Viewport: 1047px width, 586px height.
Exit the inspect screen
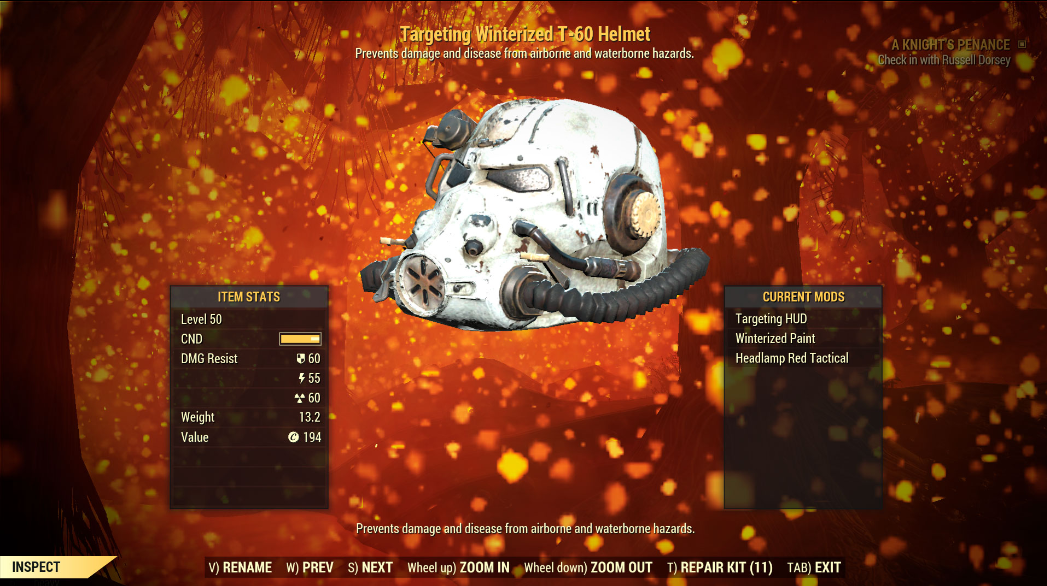coord(814,568)
